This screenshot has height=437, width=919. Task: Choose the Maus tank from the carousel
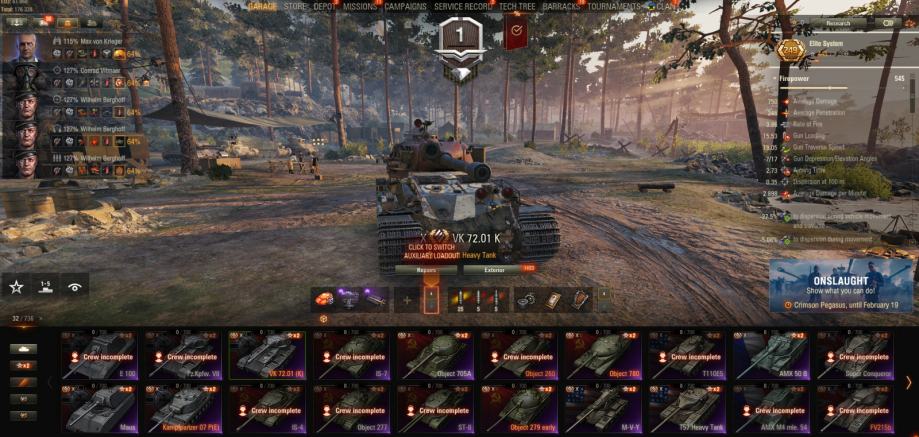pyautogui.click(x=100, y=406)
